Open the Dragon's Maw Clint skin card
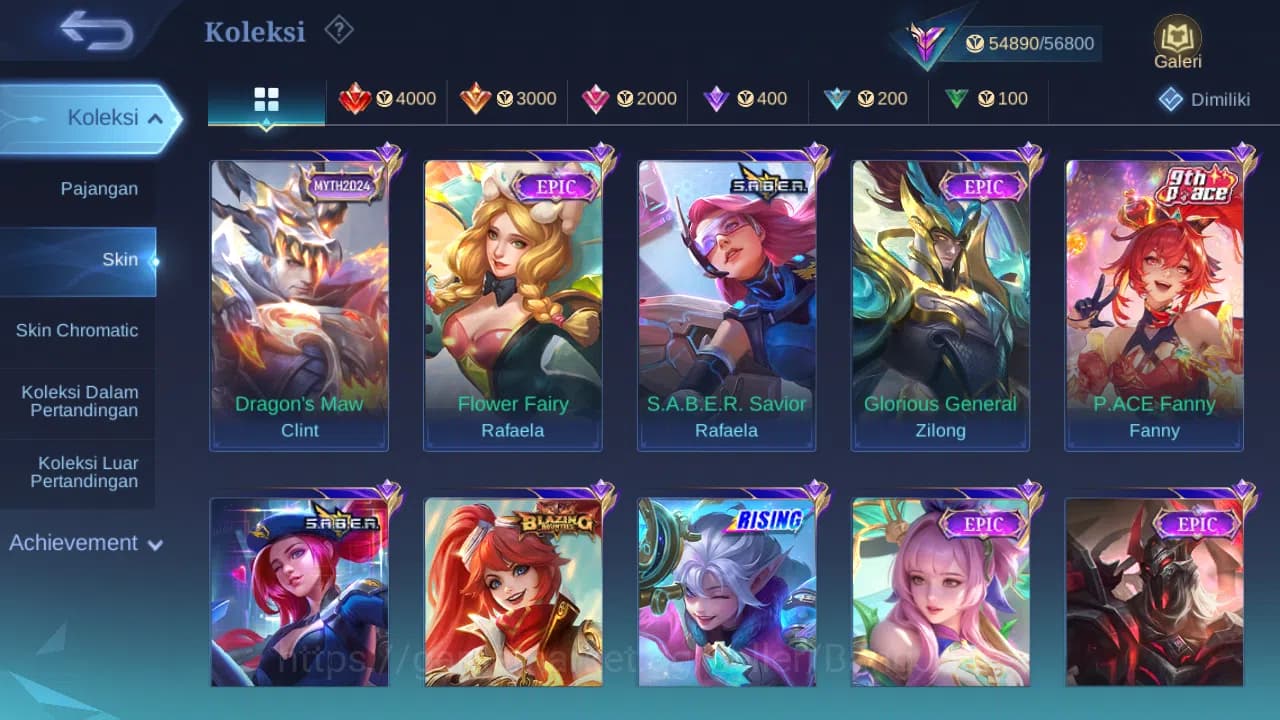Viewport: 1280px width, 720px height. [x=299, y=300]
